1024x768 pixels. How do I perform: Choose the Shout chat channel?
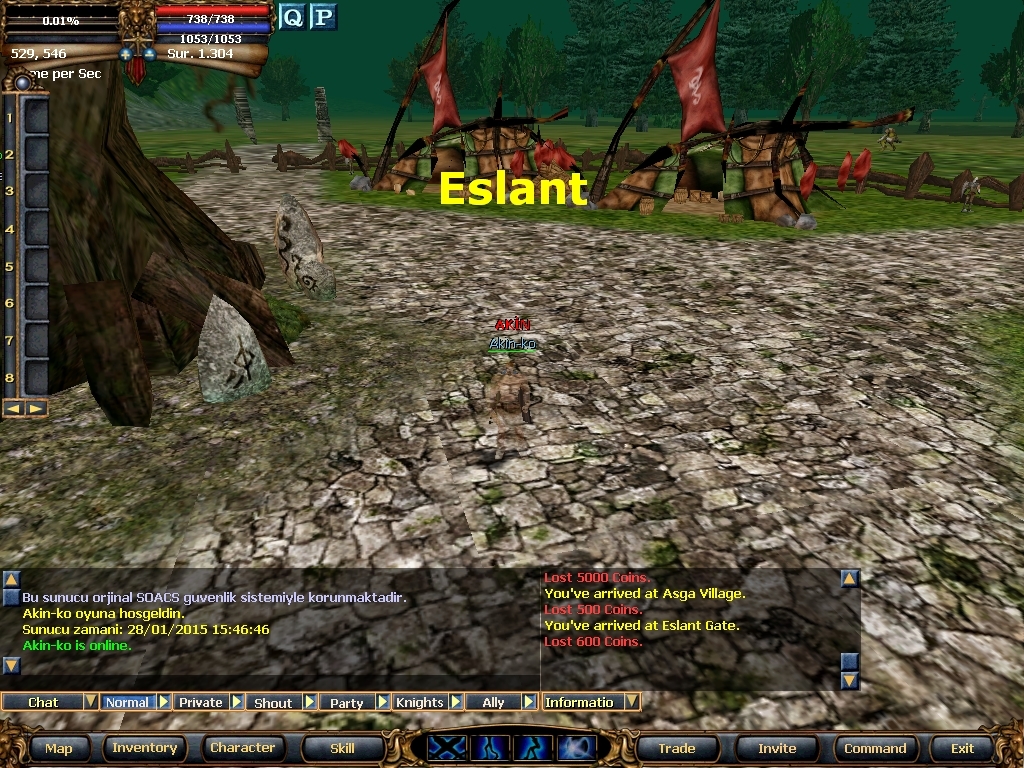coord(273,702)
